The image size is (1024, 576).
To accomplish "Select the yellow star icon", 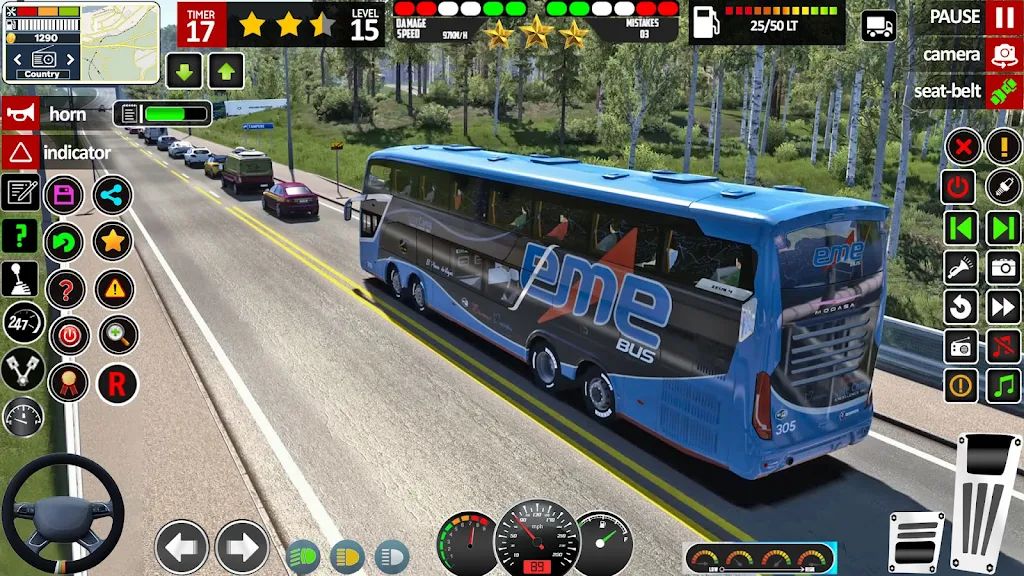I will [112, 241].
